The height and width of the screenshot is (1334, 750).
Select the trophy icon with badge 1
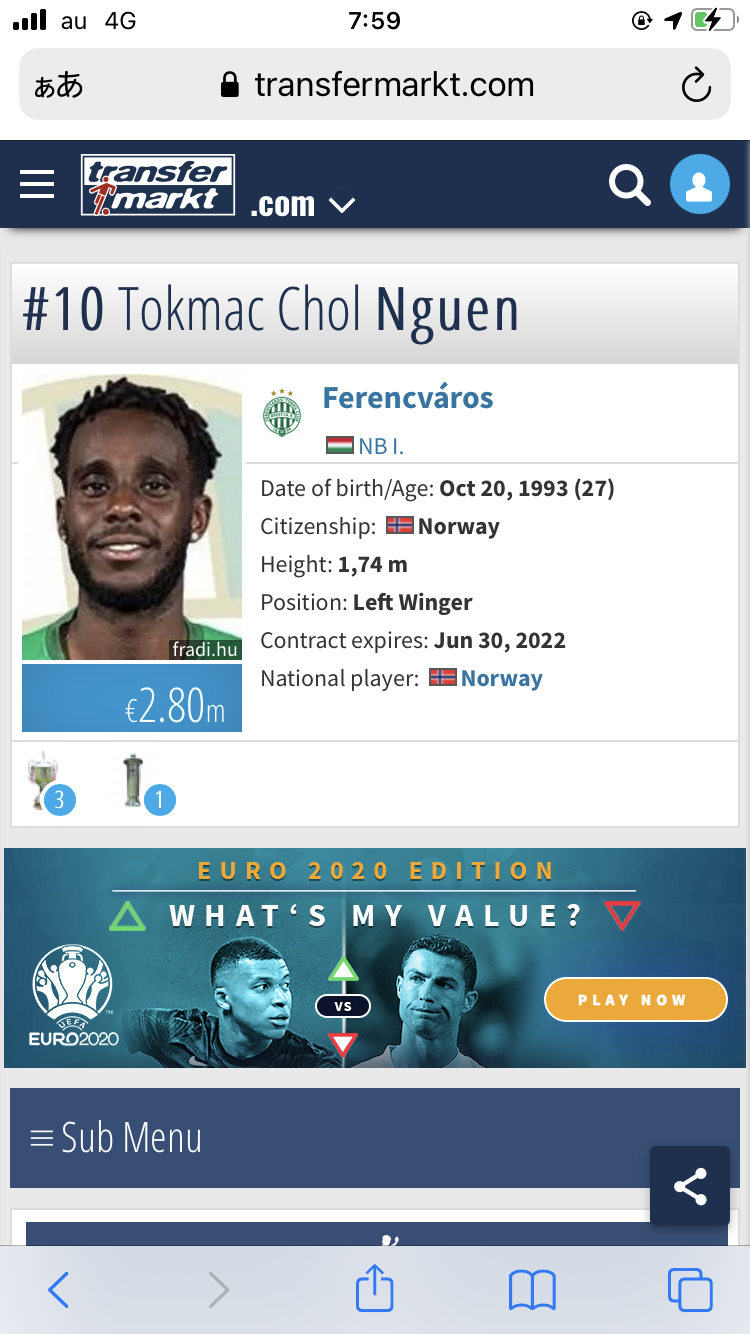tap(140, 782)
